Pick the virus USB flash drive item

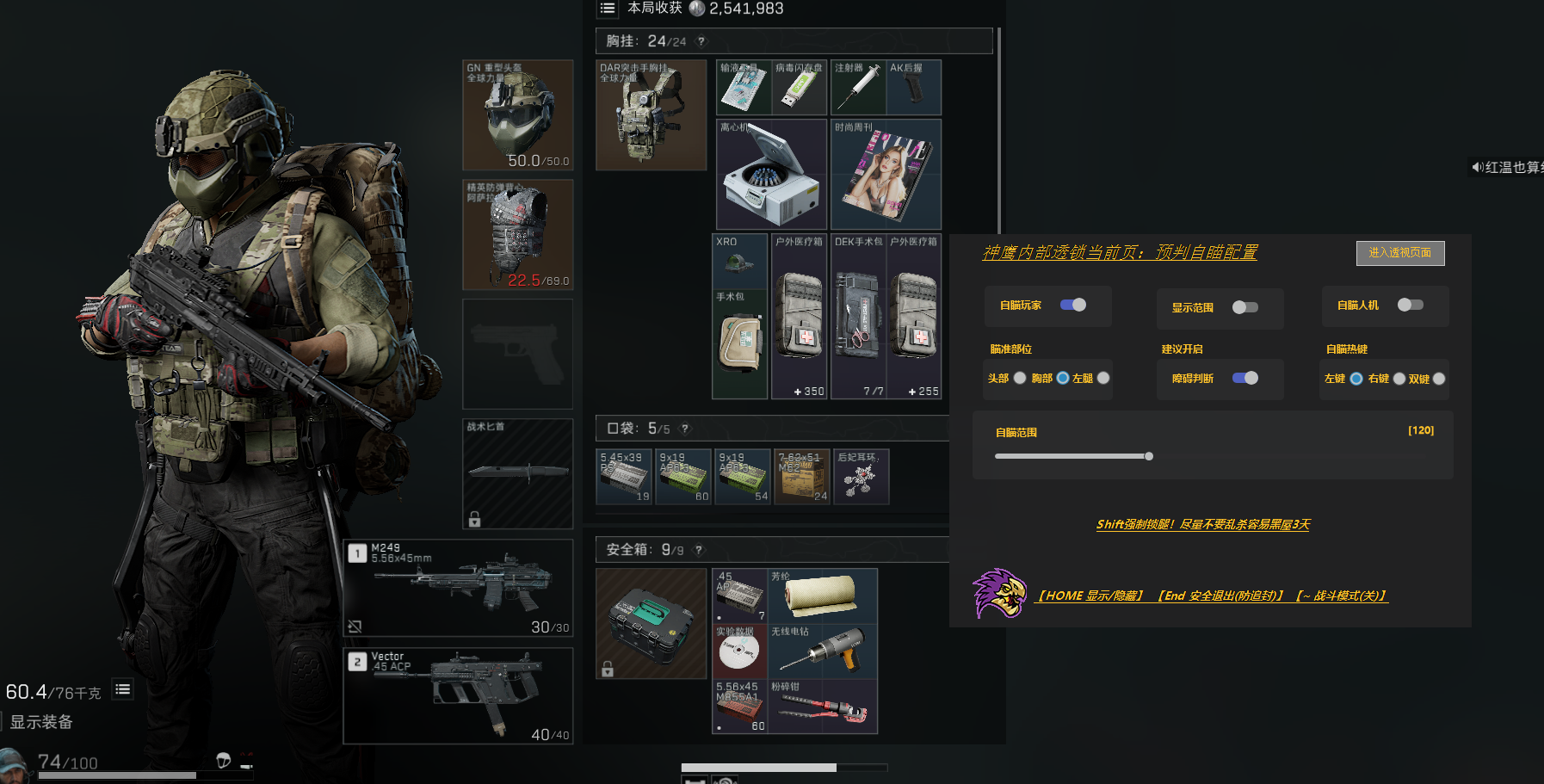coord(799,88)
